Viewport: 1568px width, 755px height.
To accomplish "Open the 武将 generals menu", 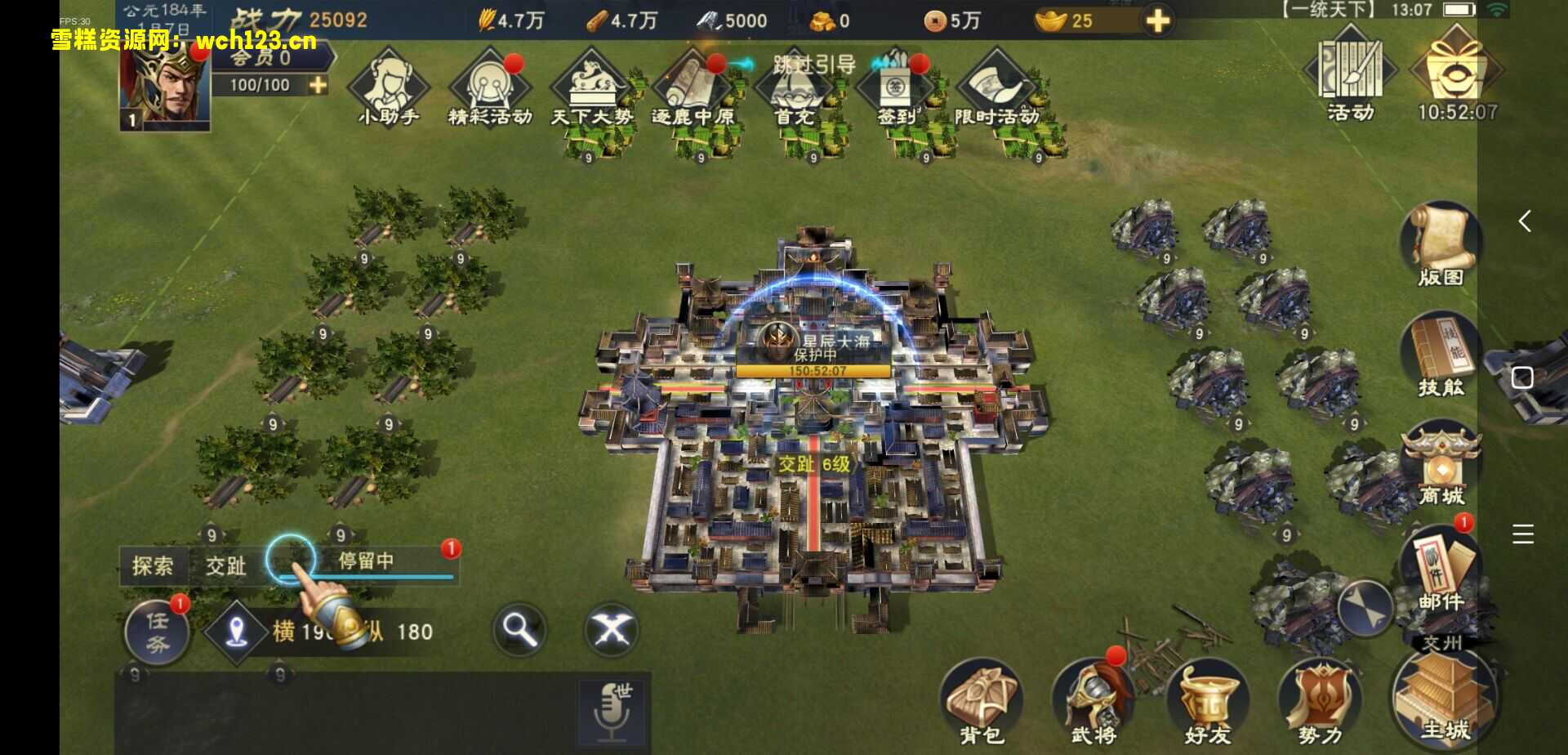I will coord(1094,703).
